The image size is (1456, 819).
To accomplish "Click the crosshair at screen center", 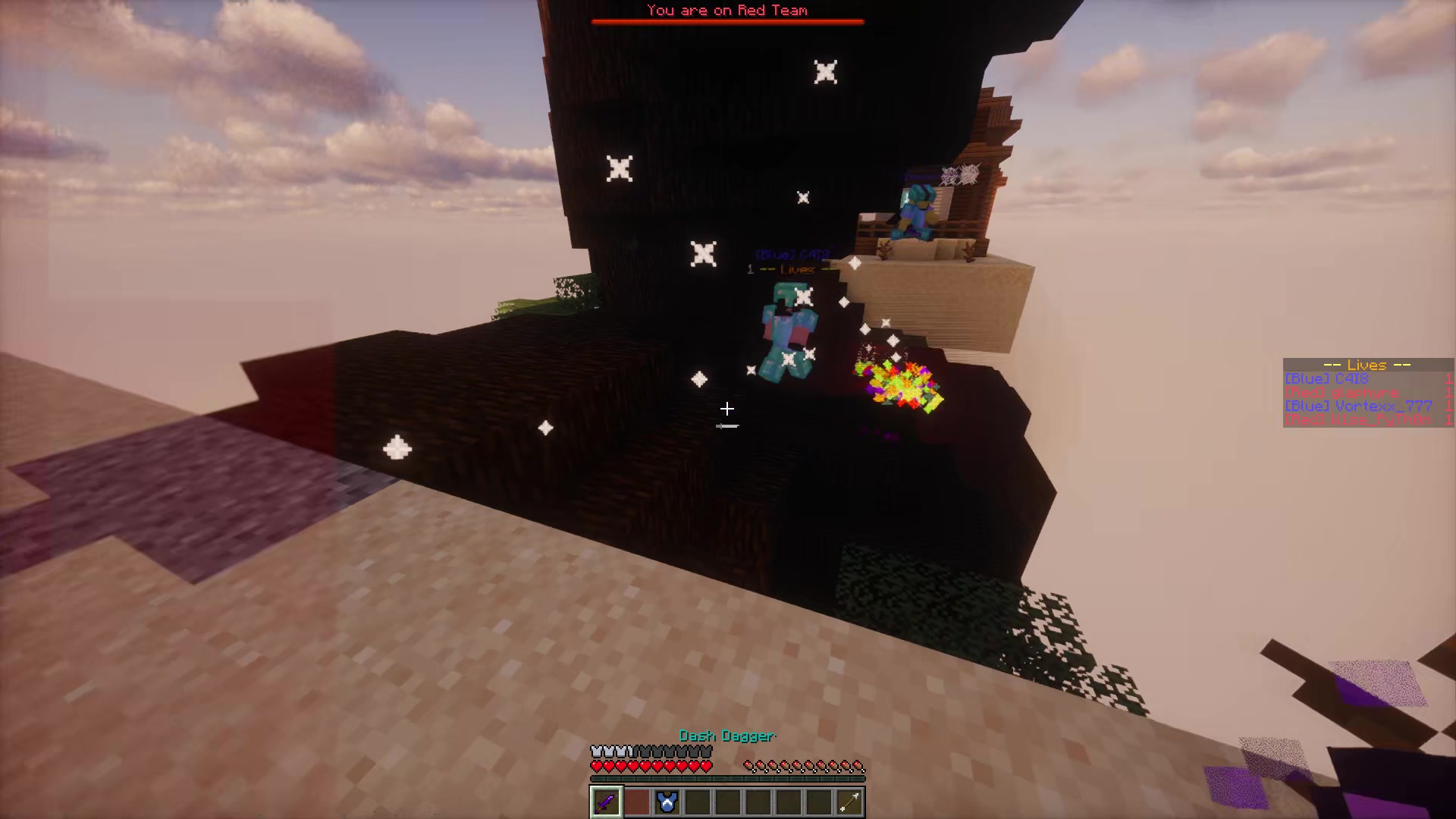I will [726, 409].
